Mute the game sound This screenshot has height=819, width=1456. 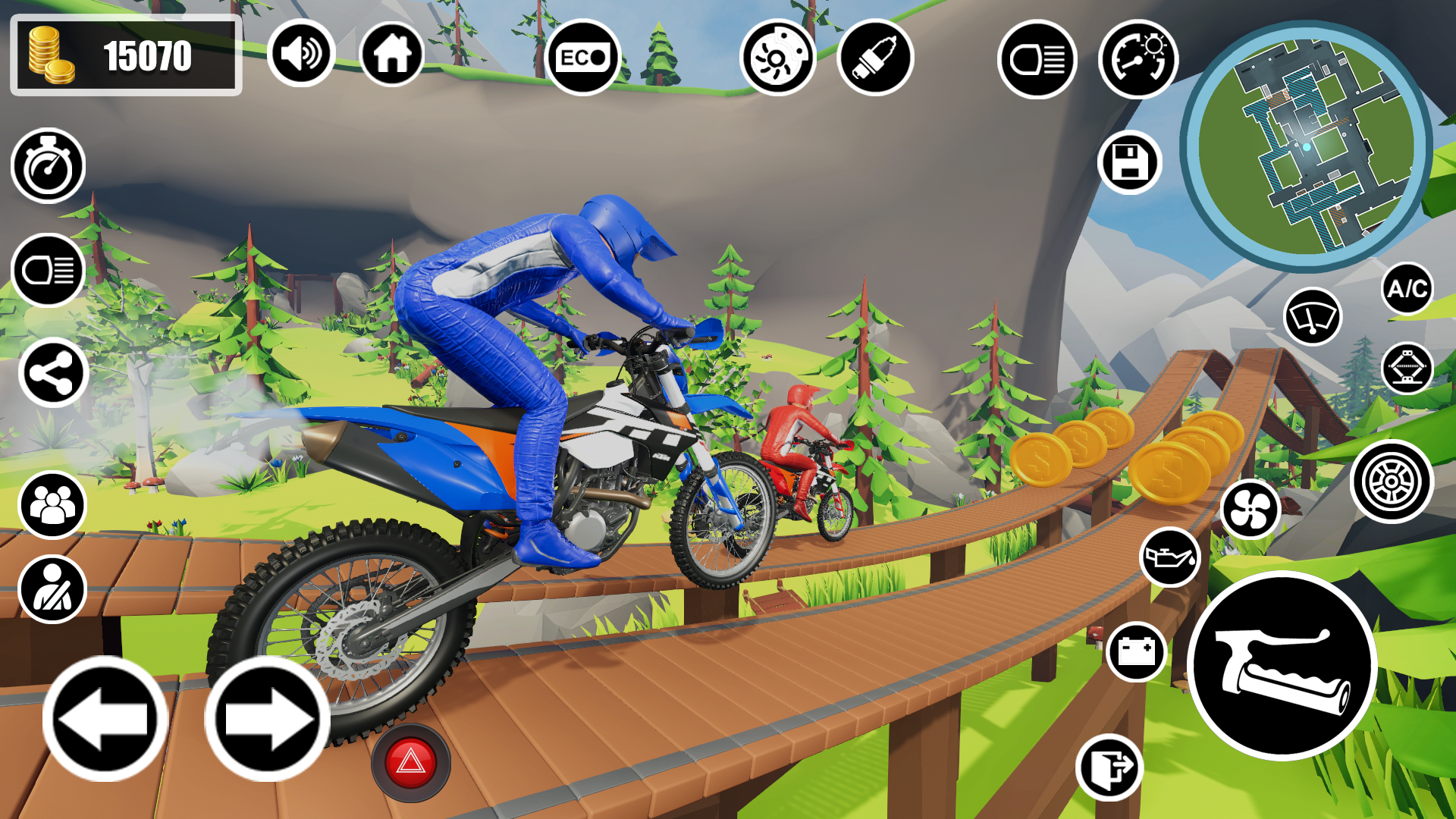[302, 53]
